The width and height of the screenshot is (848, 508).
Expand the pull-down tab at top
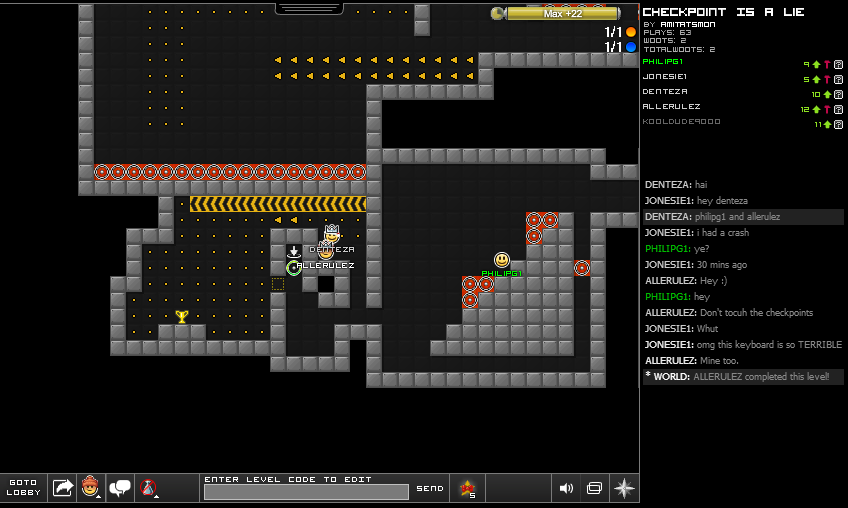coord(309,8)
